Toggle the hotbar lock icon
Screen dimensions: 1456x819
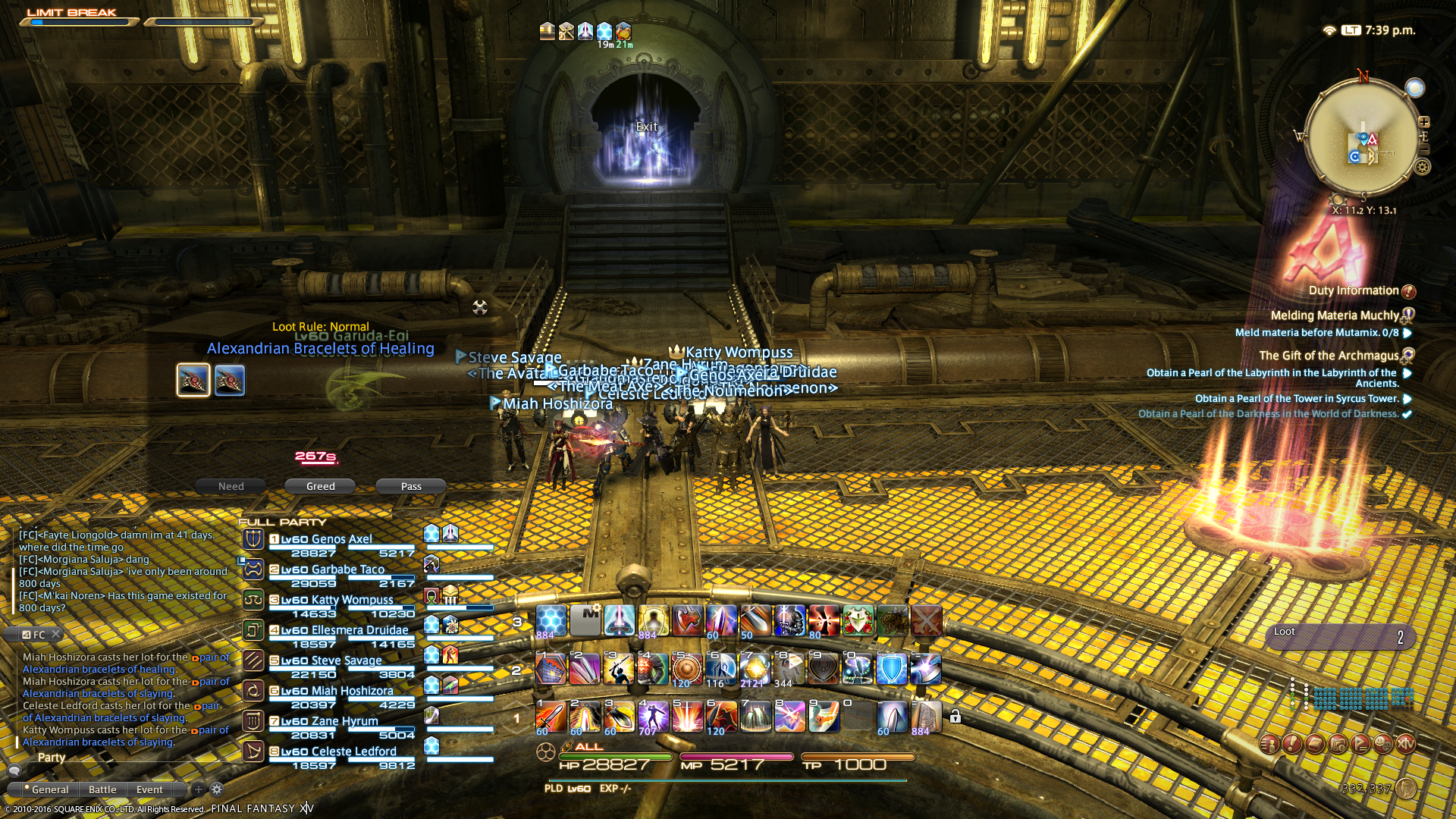click(x=955, y=717)
